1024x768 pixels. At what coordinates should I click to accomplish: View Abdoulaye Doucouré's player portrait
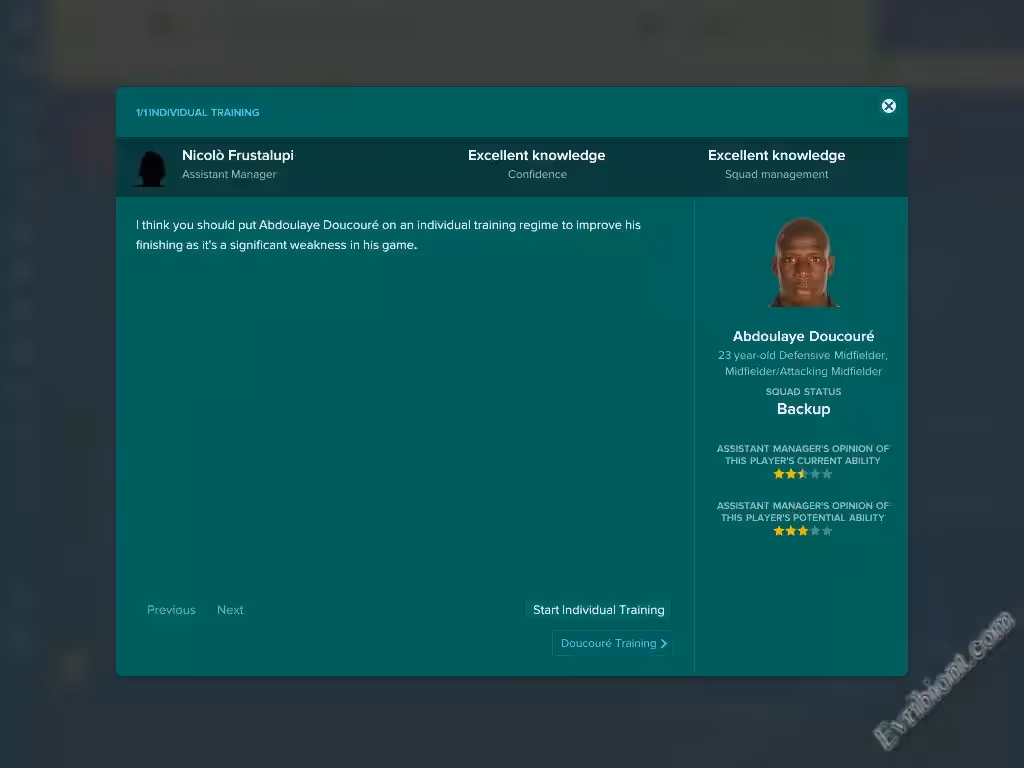tap(804, 263)
